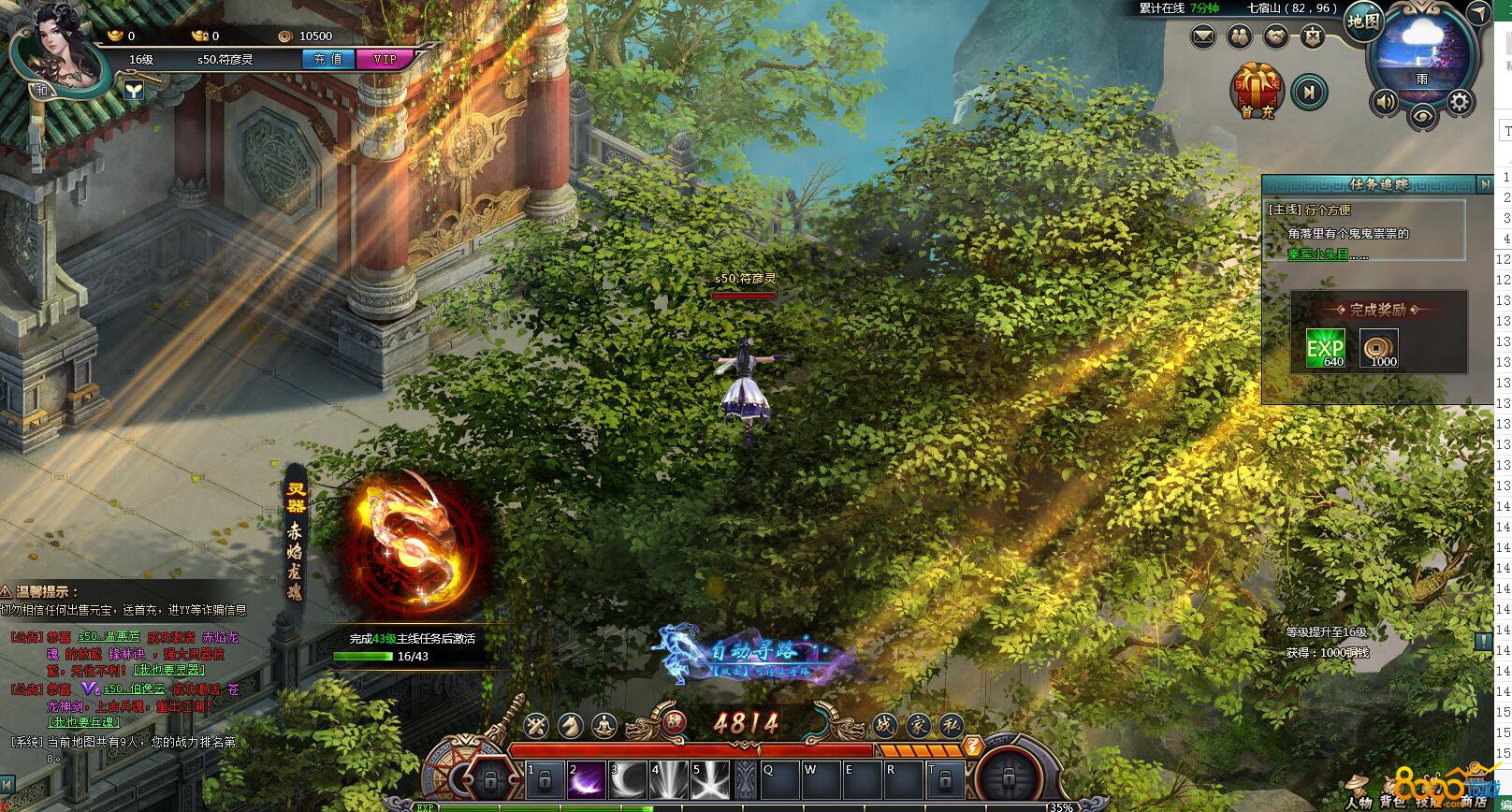1512x812 pixels.
Task: Open the pink VIP button
Action: [385, 59]
